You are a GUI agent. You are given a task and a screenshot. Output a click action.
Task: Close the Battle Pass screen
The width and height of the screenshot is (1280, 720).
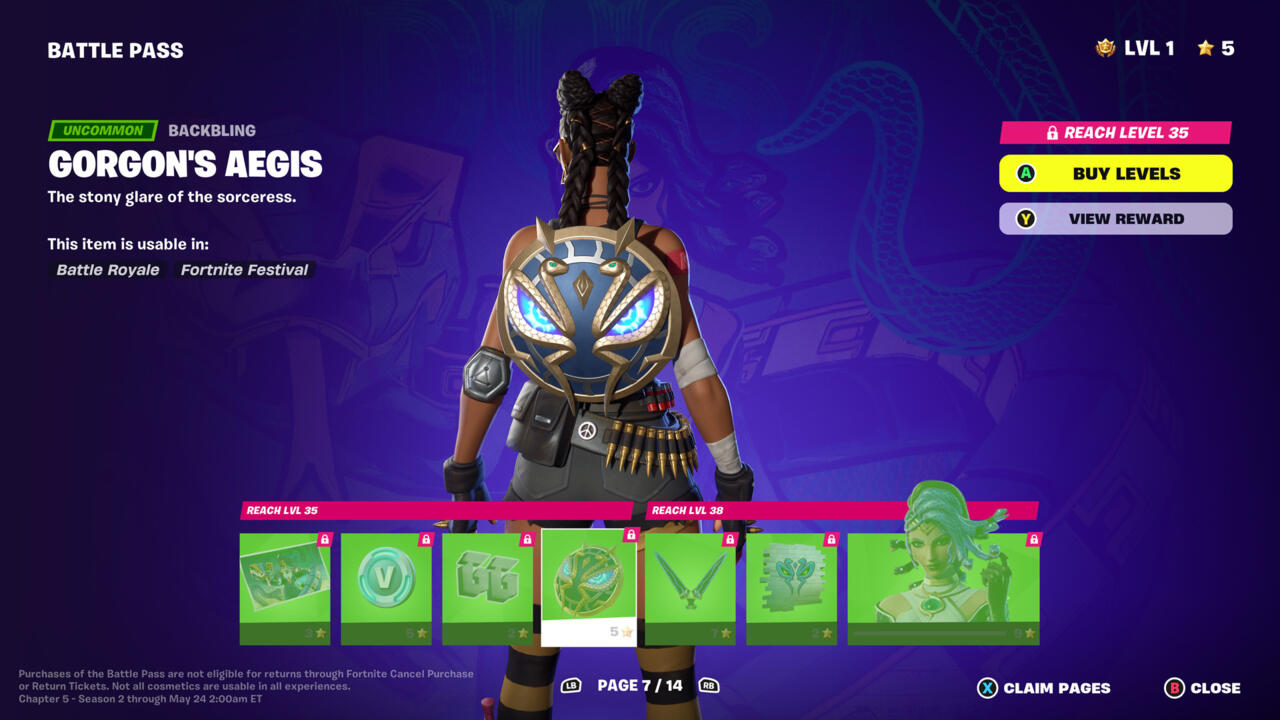click(x=1202, y=688)
